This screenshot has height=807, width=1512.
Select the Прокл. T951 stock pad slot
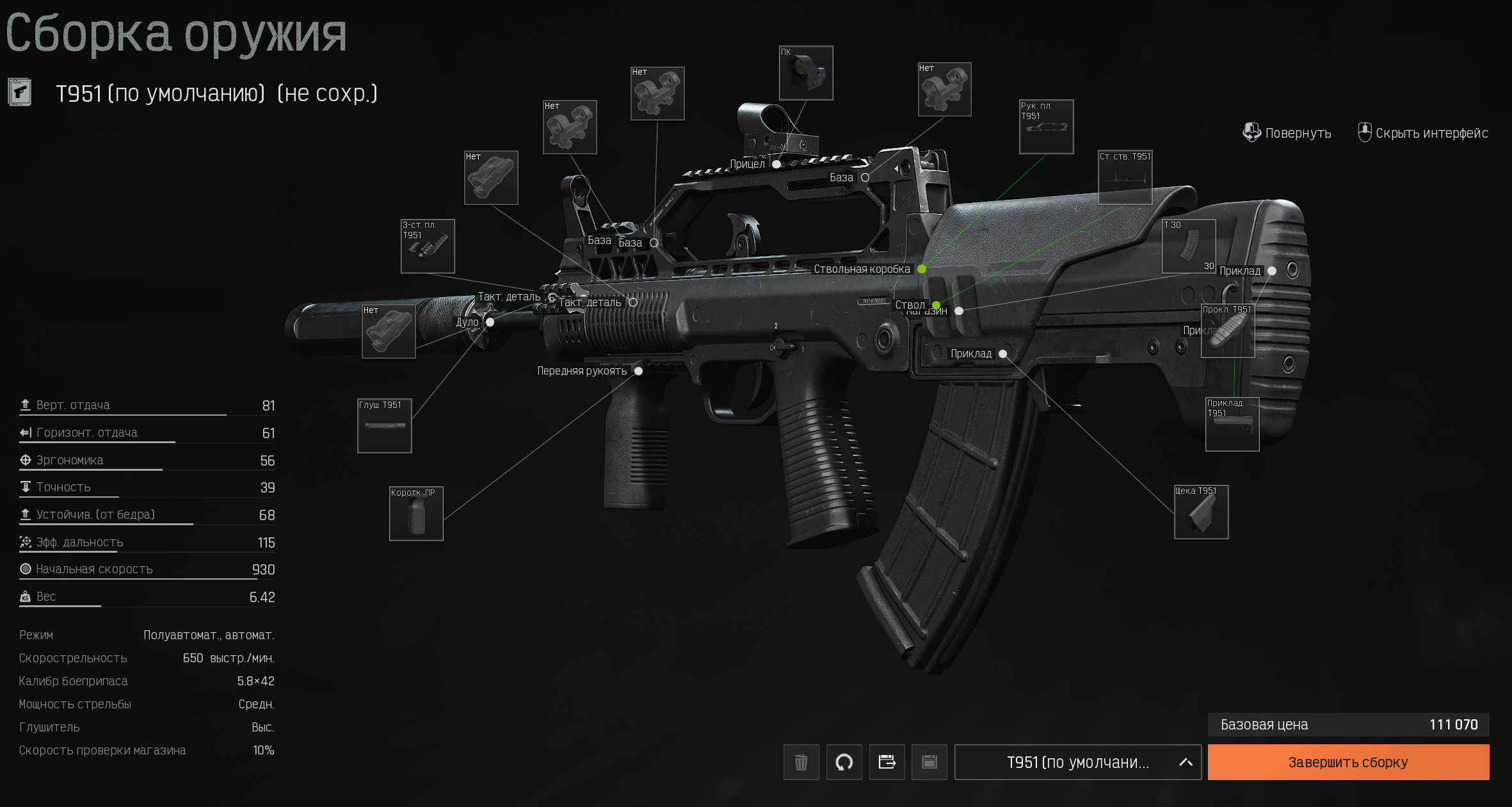click(x=1227, y=331)
